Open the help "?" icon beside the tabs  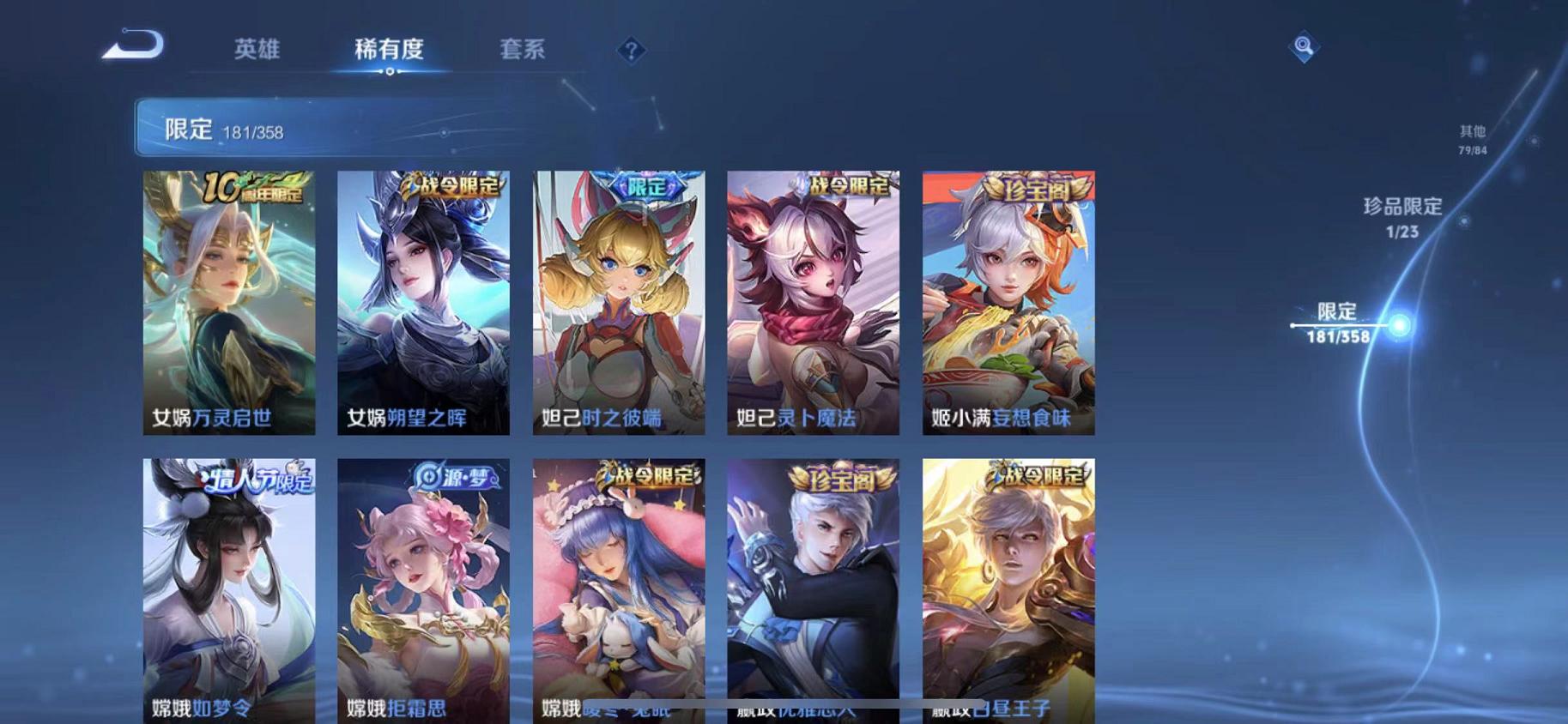click(x=630, y=51)
